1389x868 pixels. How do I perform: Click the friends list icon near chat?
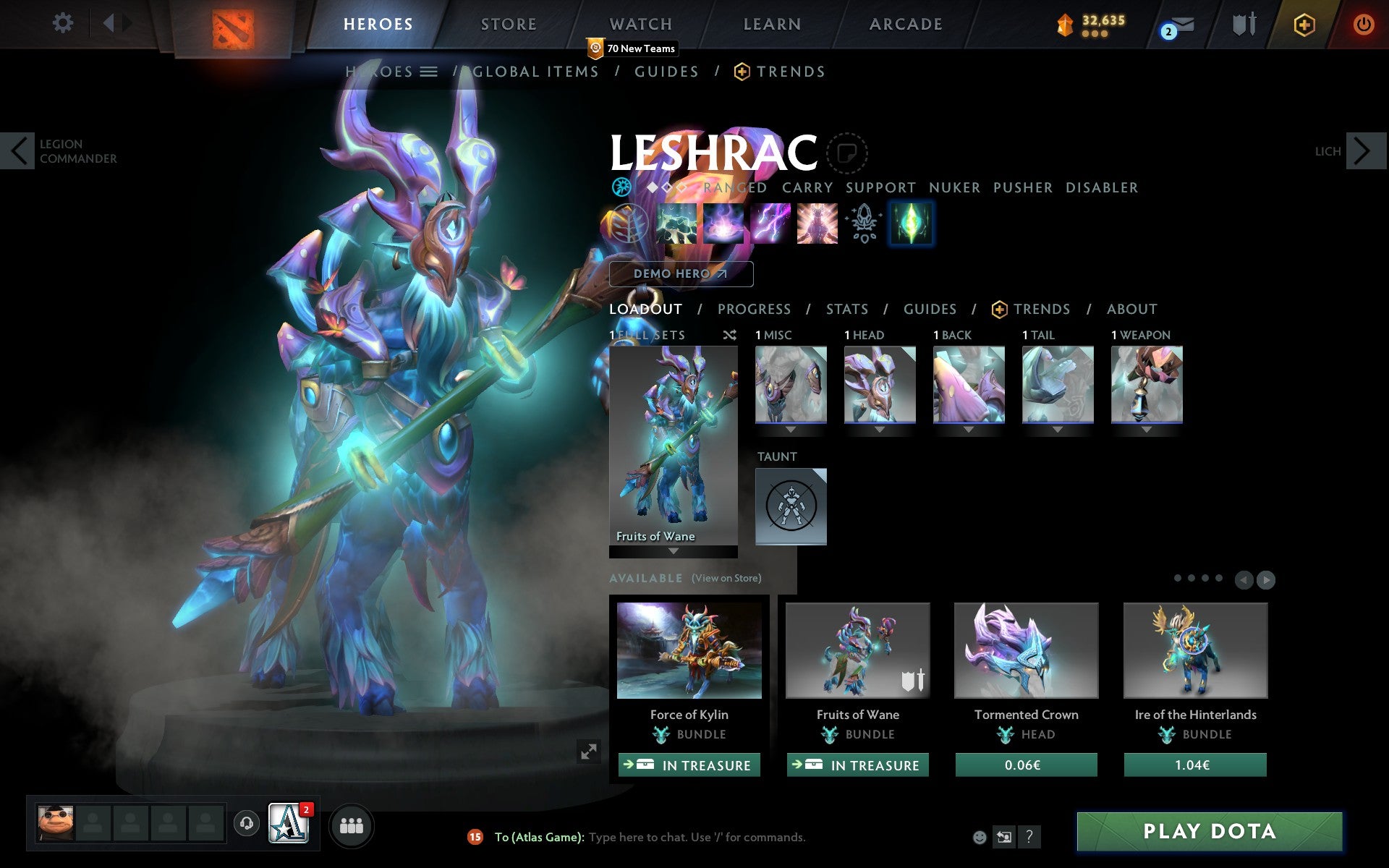(352, 823)
